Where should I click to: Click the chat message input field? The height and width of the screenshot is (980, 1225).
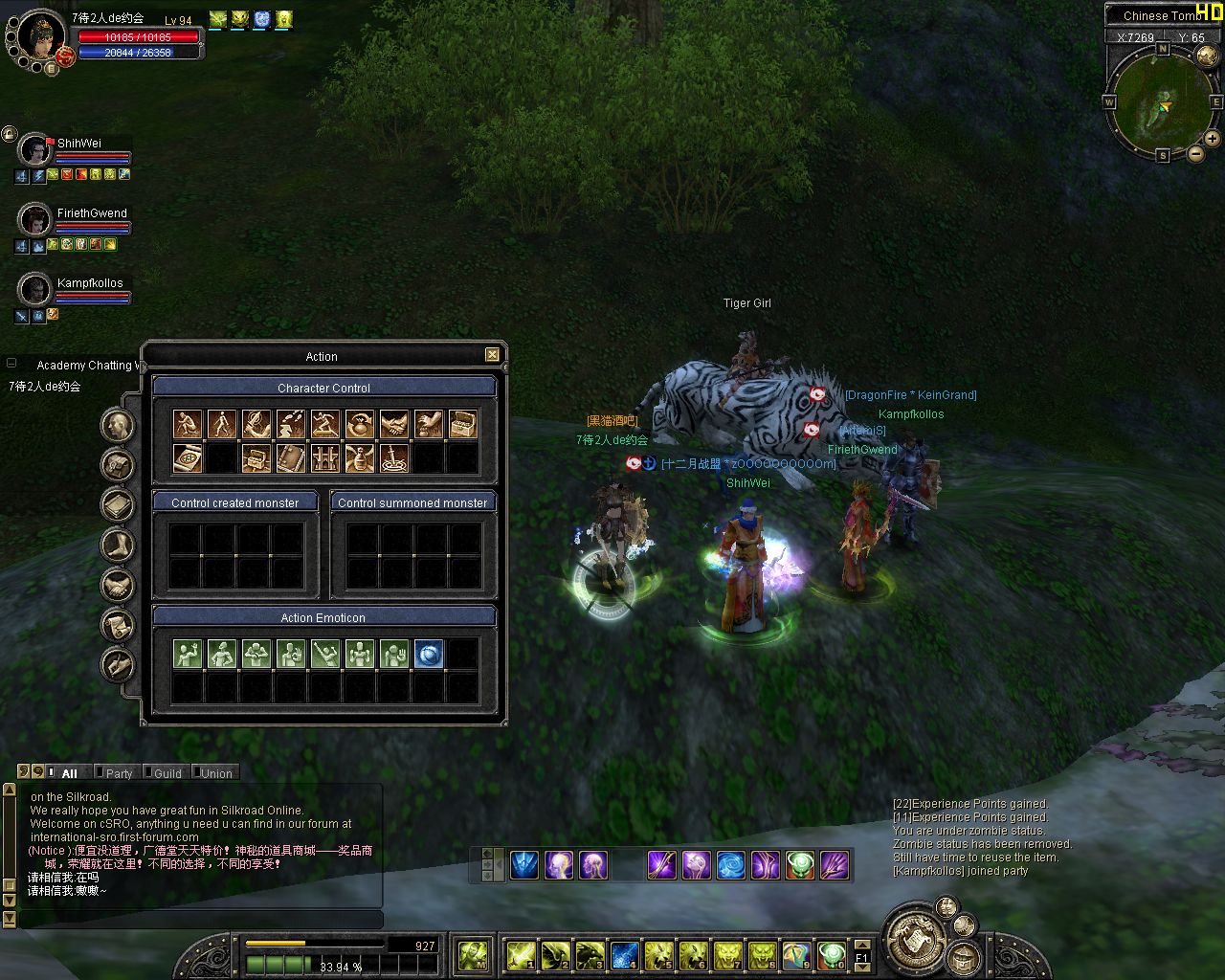click(201, 920)
